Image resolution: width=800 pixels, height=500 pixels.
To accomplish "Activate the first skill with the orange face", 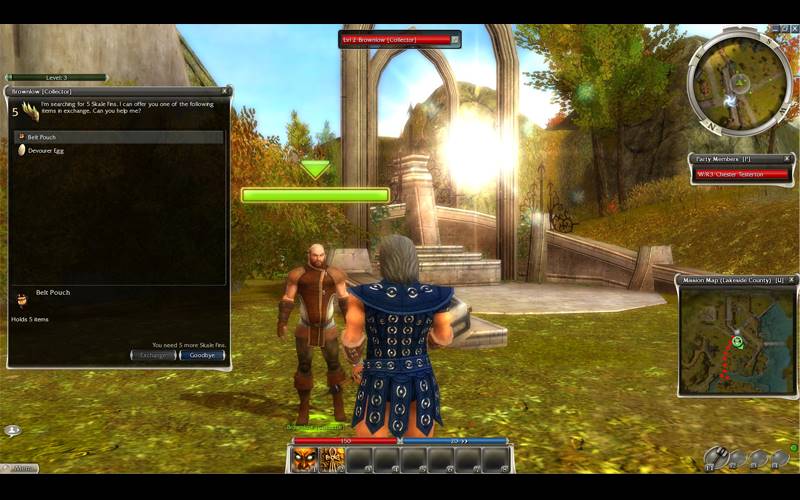I will point(305,459).
